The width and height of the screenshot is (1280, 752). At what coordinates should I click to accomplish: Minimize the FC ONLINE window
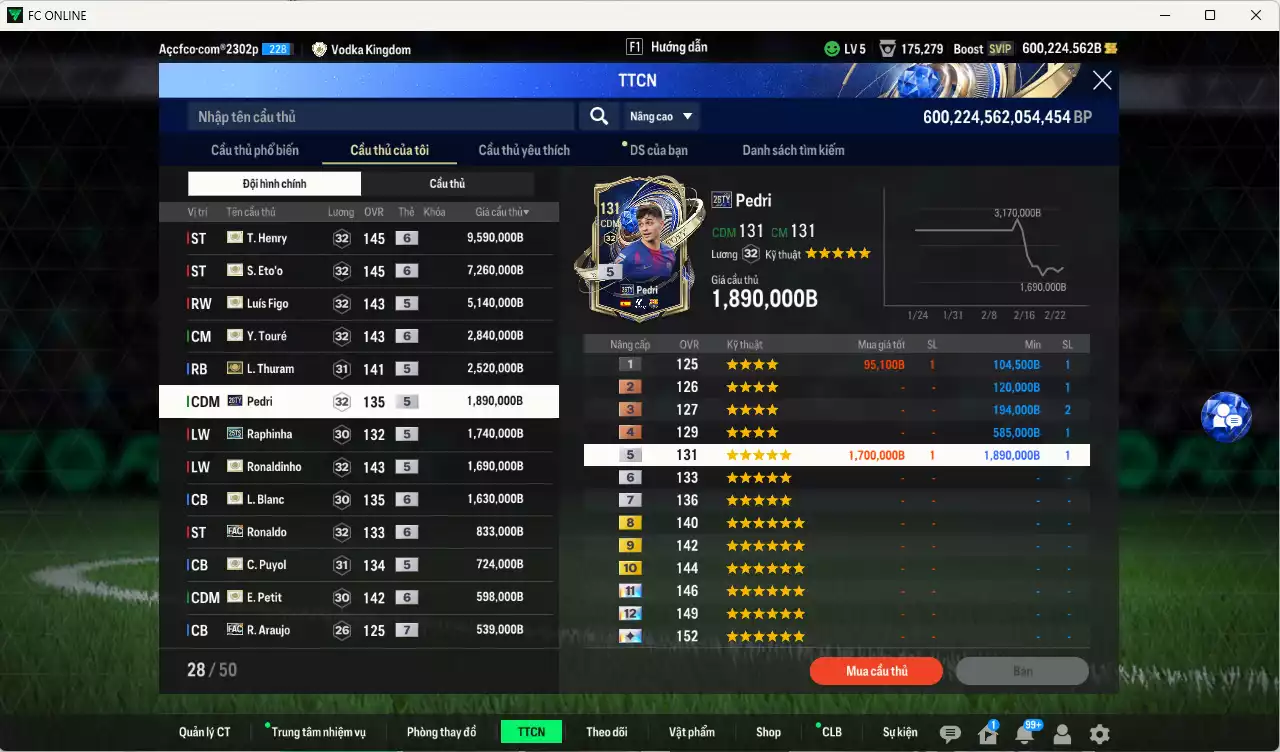pos(1164,15)
